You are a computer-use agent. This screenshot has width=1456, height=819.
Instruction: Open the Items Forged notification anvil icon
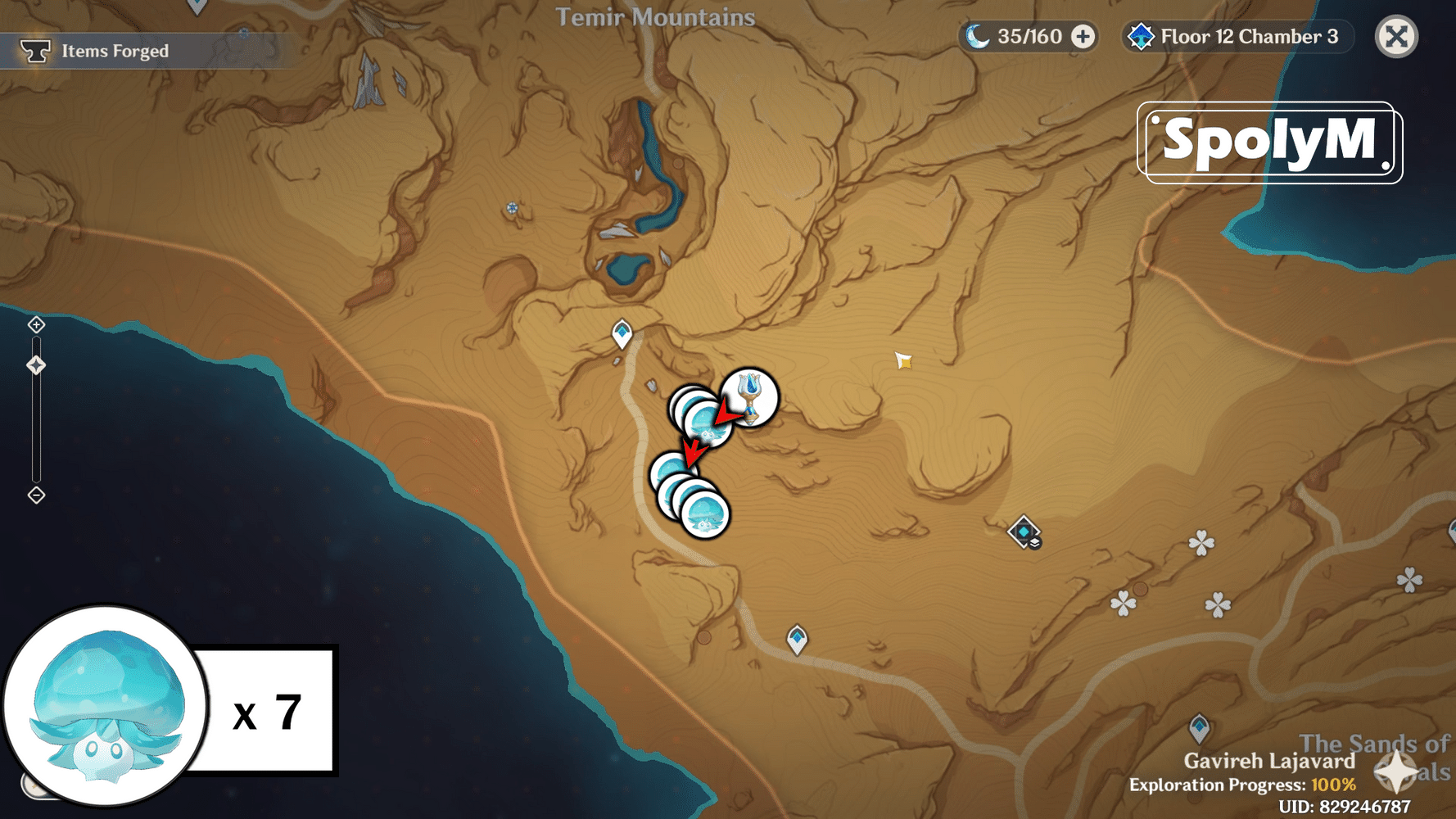(34, 51)
